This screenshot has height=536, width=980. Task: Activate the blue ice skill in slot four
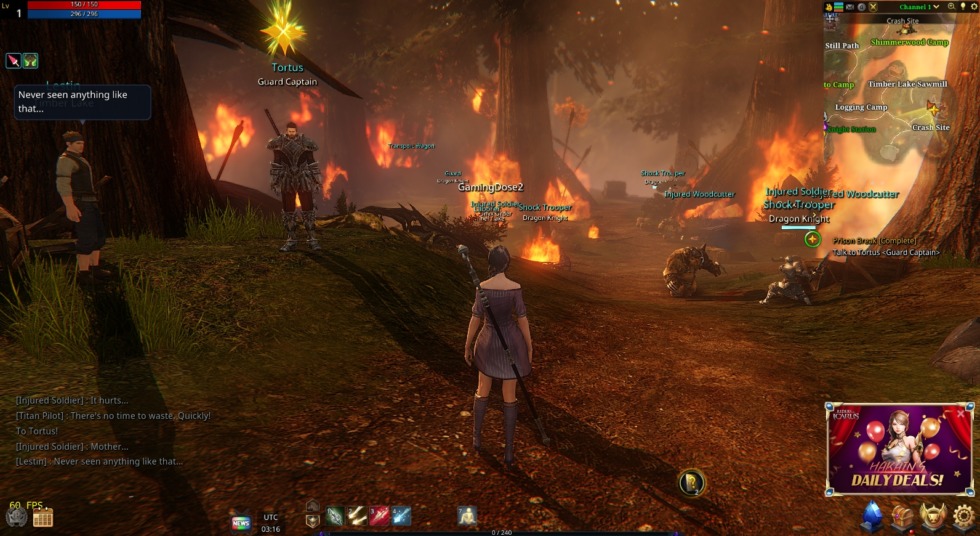pyautogui.click(x=401, y=516)
